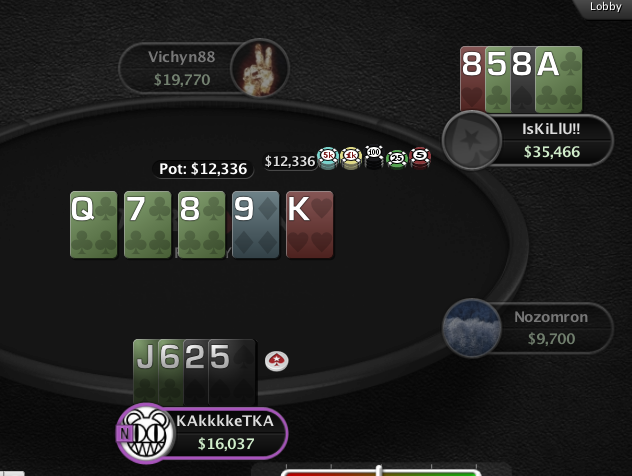Click IsKiLIU!! star avatar
Viewport: 632px width, 476px height.
point(466,139)
